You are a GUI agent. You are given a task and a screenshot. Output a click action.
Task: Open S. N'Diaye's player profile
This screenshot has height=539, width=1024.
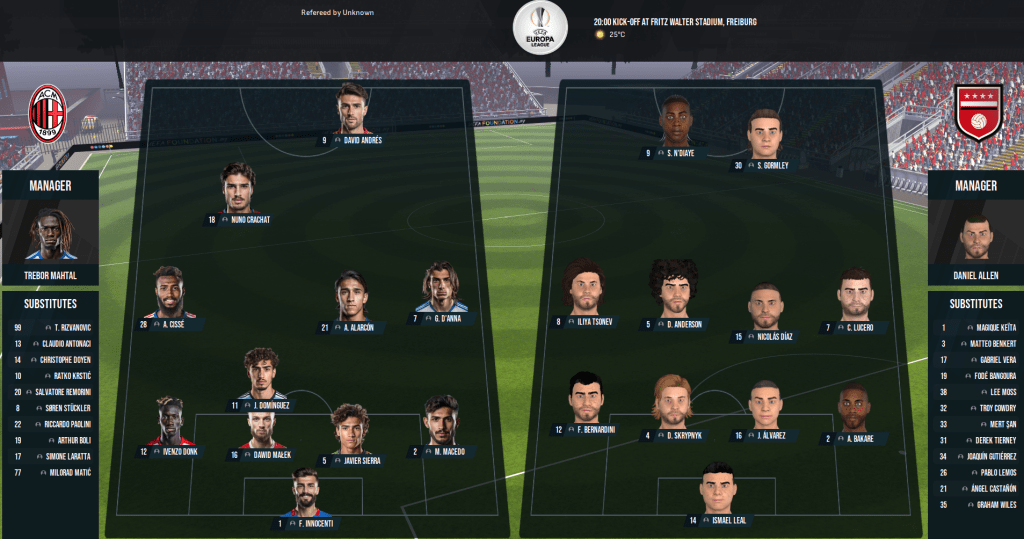pyautogui.click(x=676, y=122)
